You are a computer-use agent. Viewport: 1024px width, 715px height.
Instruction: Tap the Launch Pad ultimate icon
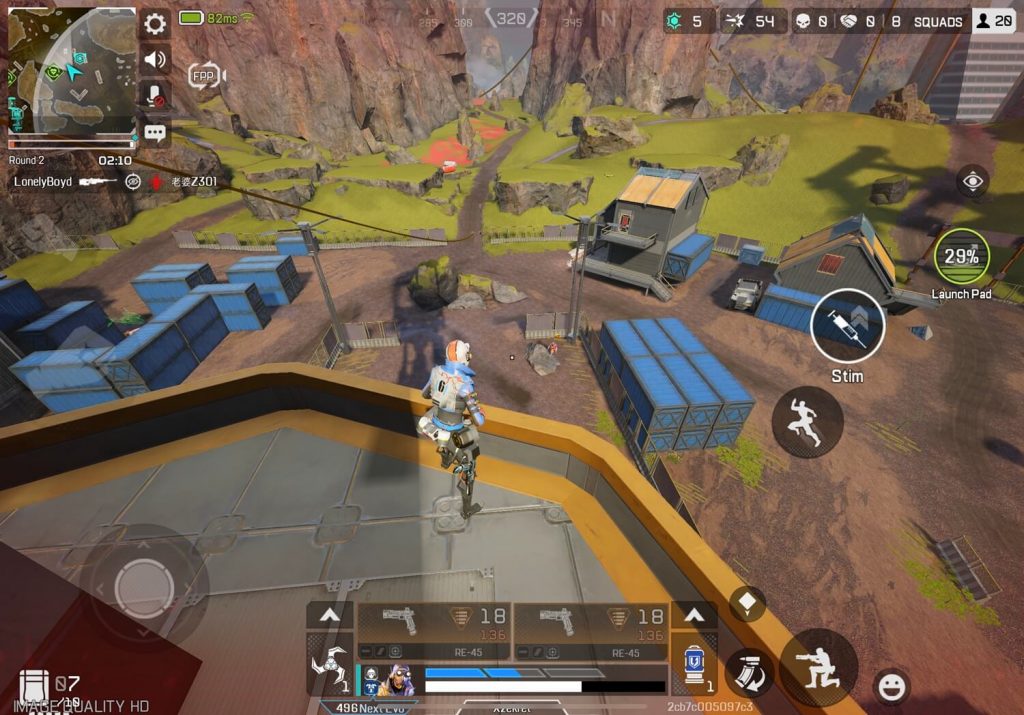pos(961,257)
